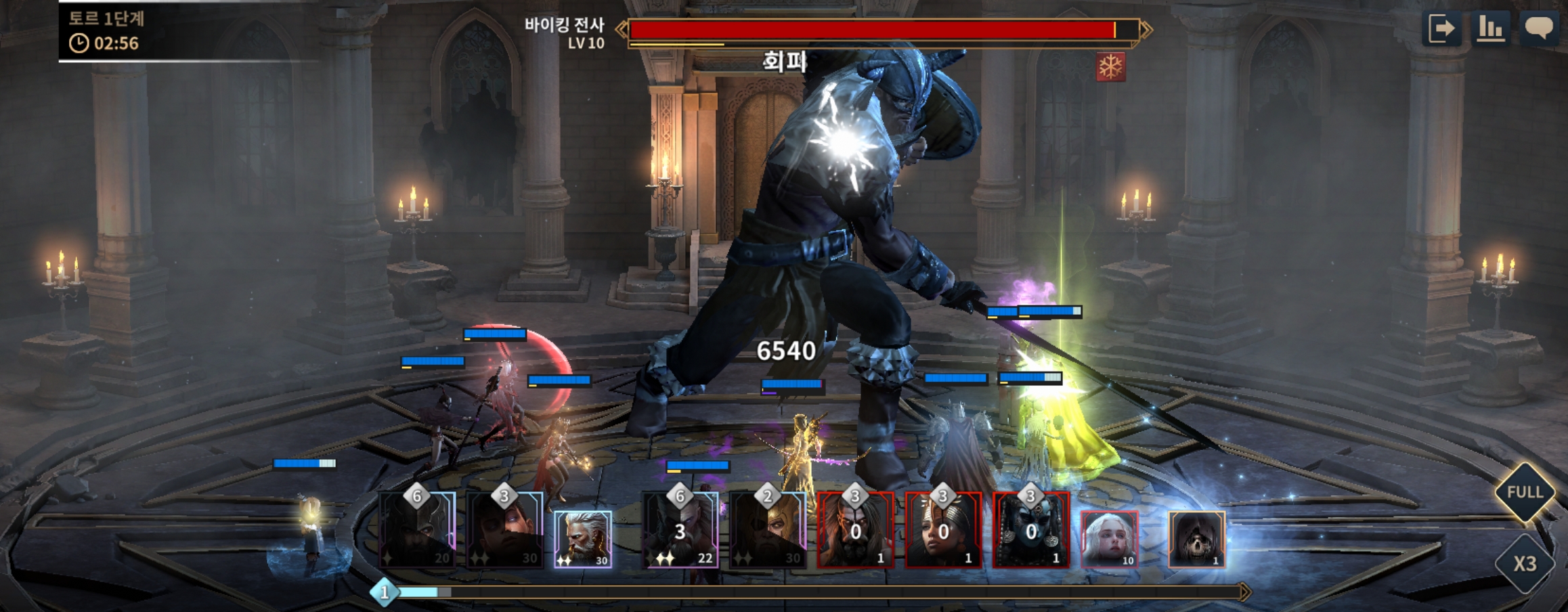This screenshot has width=1568, height=612.
Task: Select the red-framed long-haired bearded warrior card
Action: [855, 531]
